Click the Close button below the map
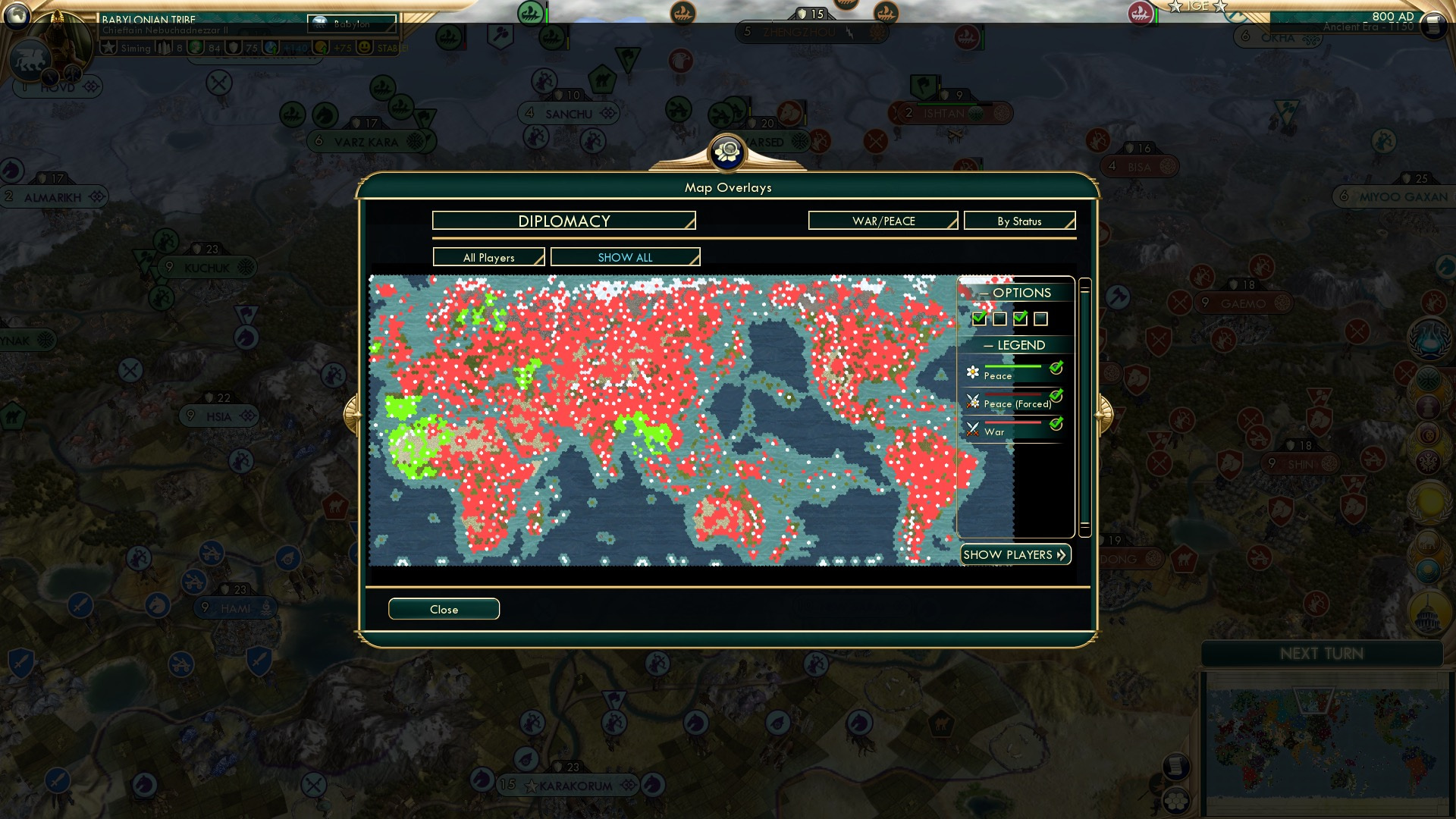The width and height of the screenshot is (1456, 819). point(444,609)
